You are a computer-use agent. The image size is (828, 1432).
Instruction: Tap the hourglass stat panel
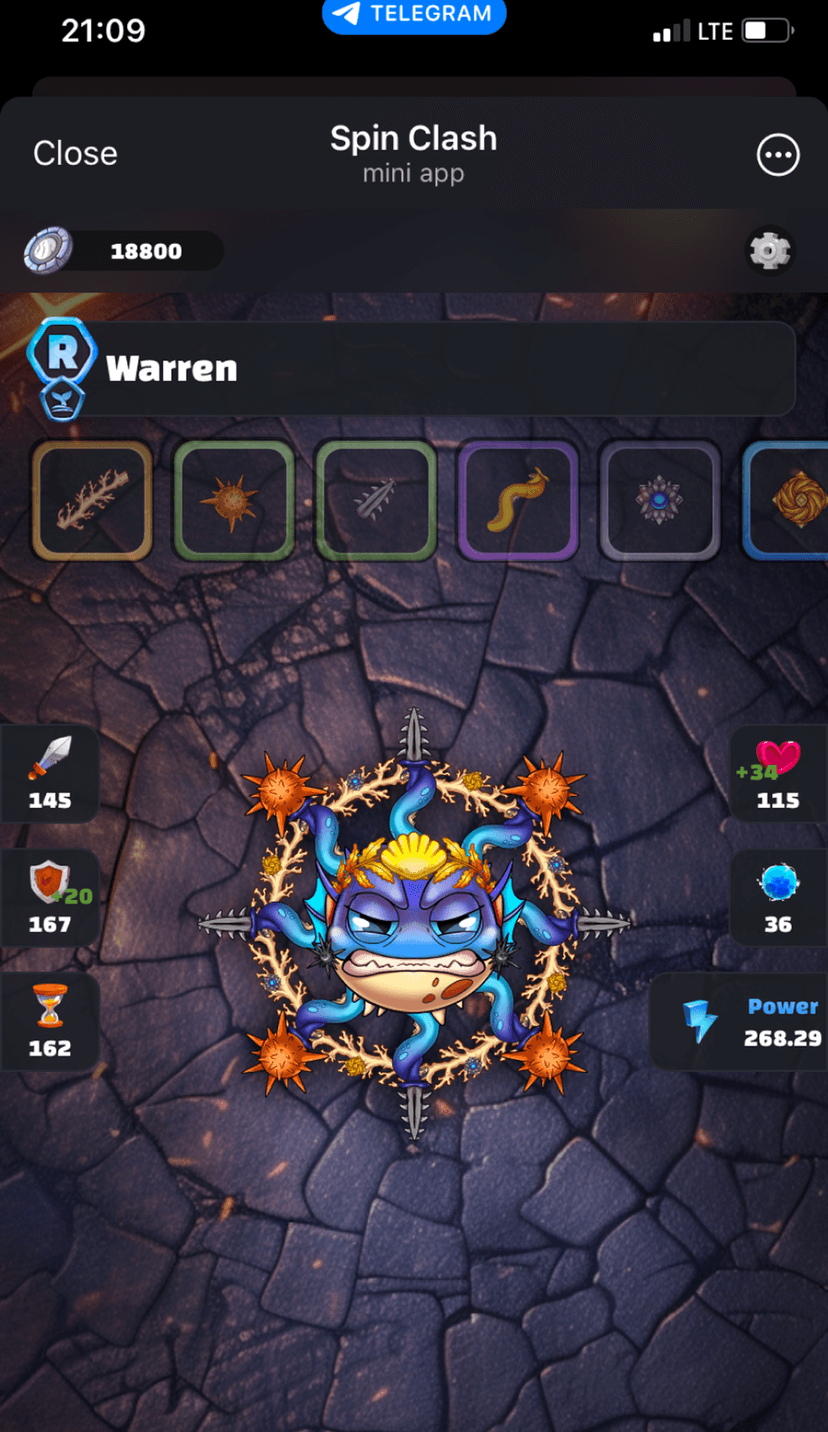pos(50,1021)
